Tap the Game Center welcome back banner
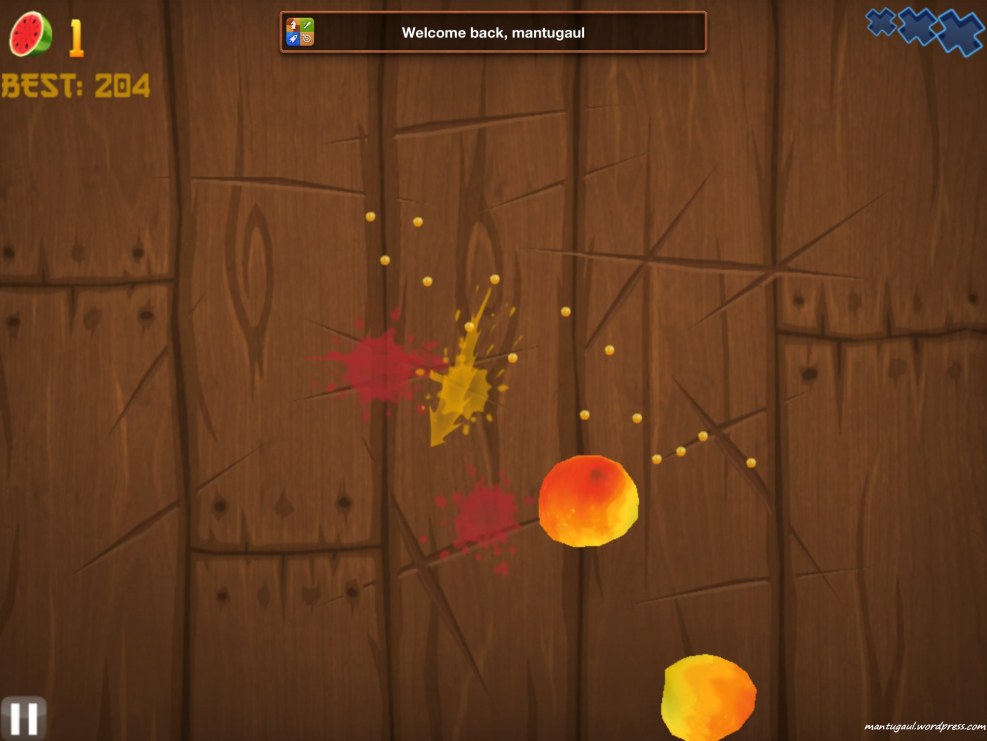Screen dimensions: 987x741 coord(493,32)
